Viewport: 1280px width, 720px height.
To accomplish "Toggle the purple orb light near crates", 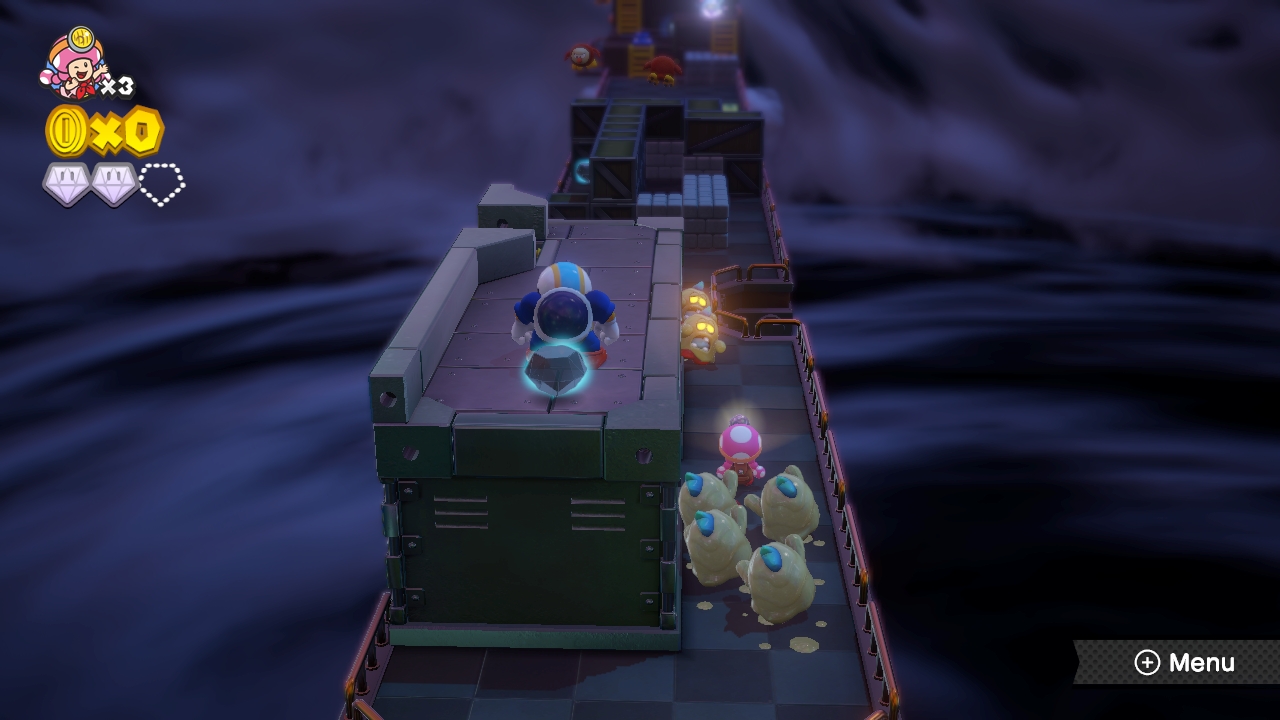I will 582,170.
